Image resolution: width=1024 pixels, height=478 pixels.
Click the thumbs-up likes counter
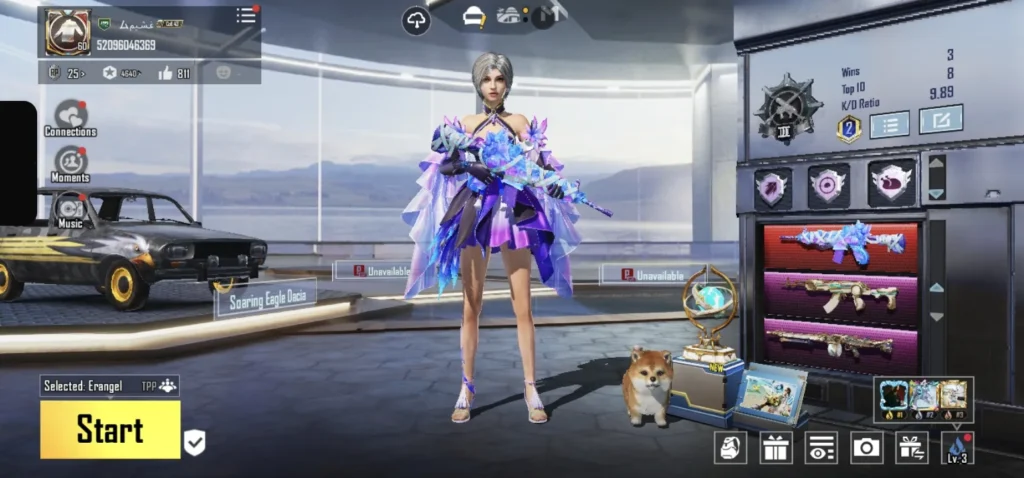(x=173, y=73)
